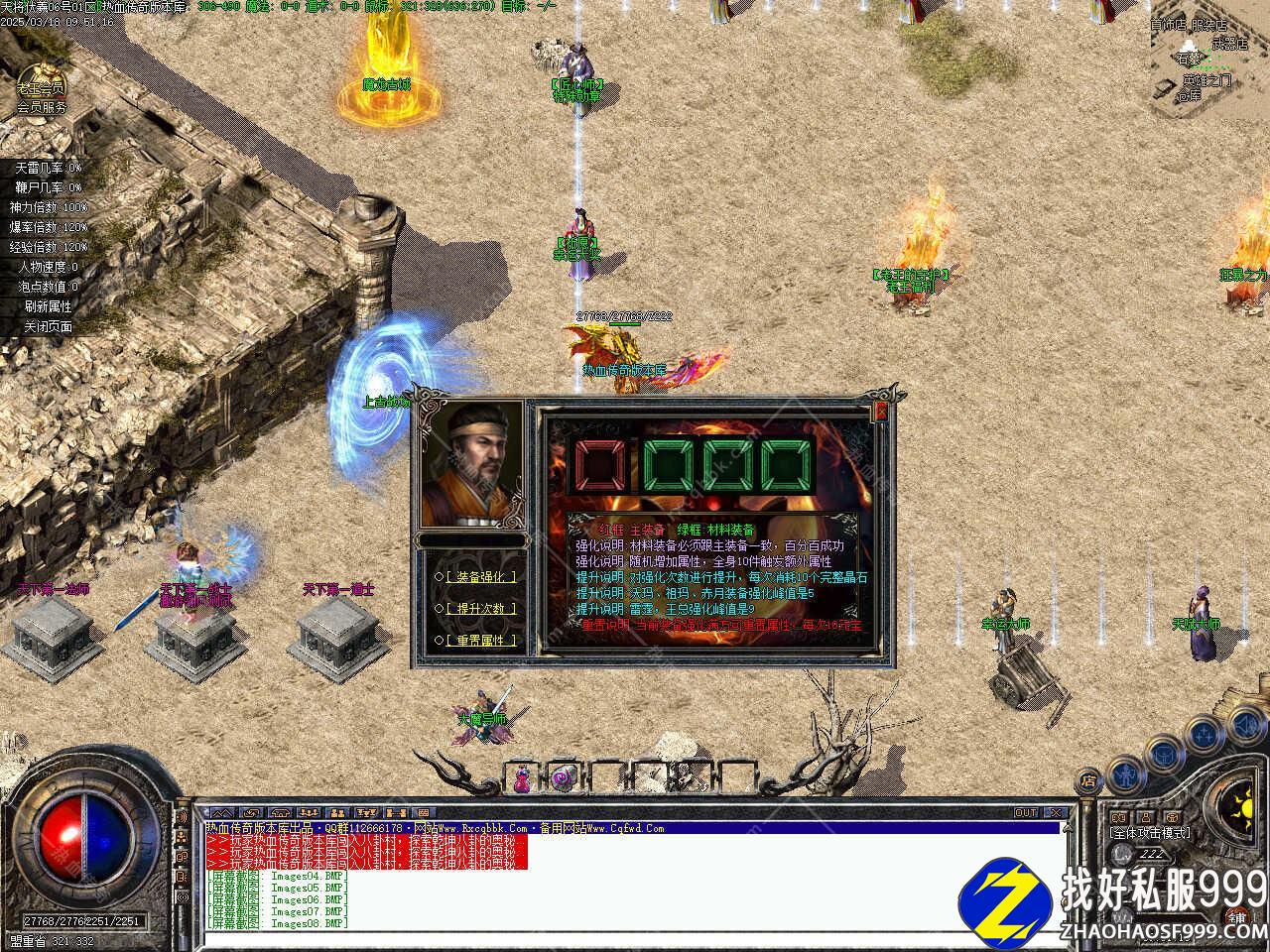Select the red main equipment slot
1270x952 pixels.
(597, 465)
